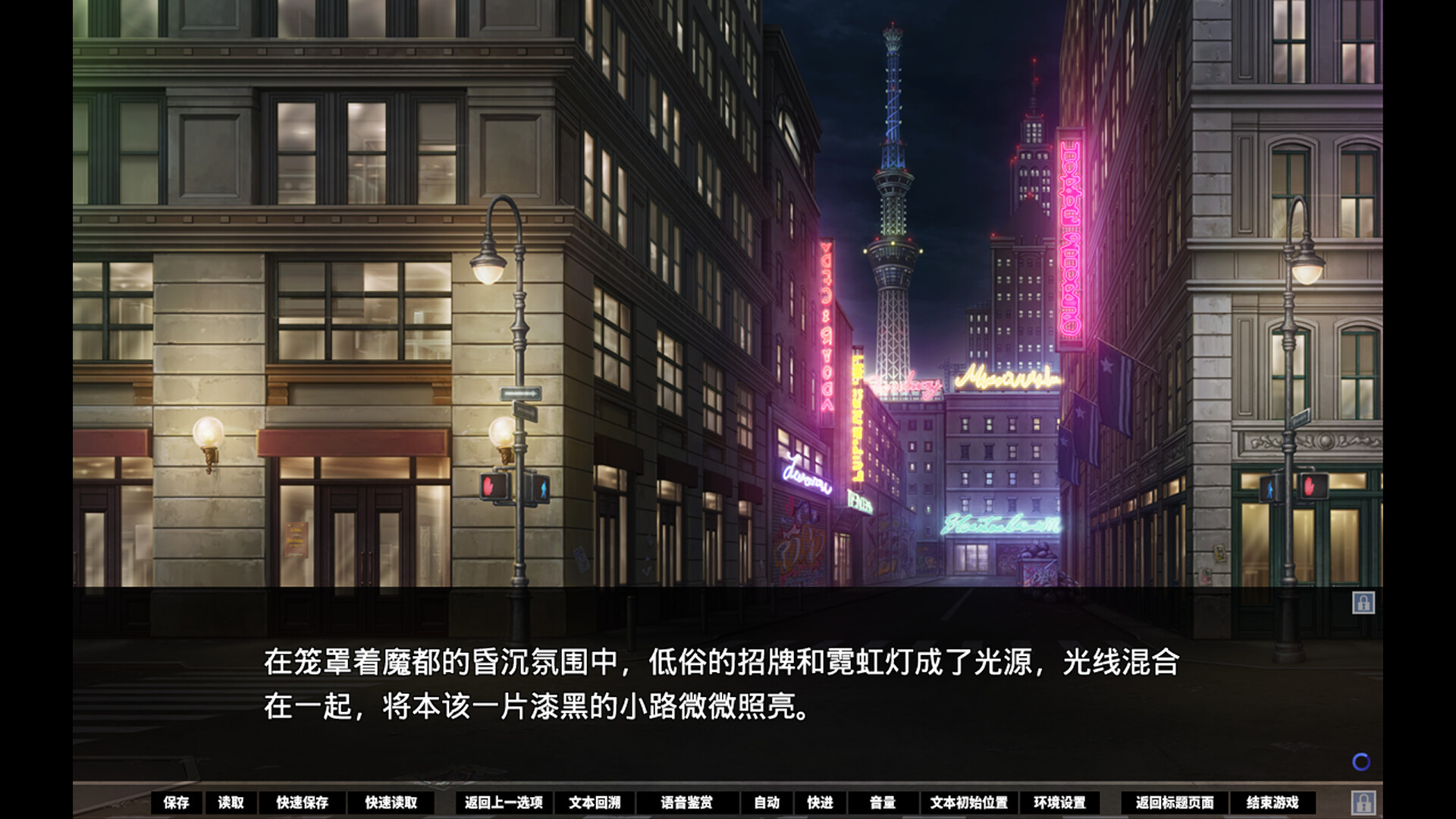Enable auto text mode with 自动
Screen dimensions: 1456x819
[767, 802]
